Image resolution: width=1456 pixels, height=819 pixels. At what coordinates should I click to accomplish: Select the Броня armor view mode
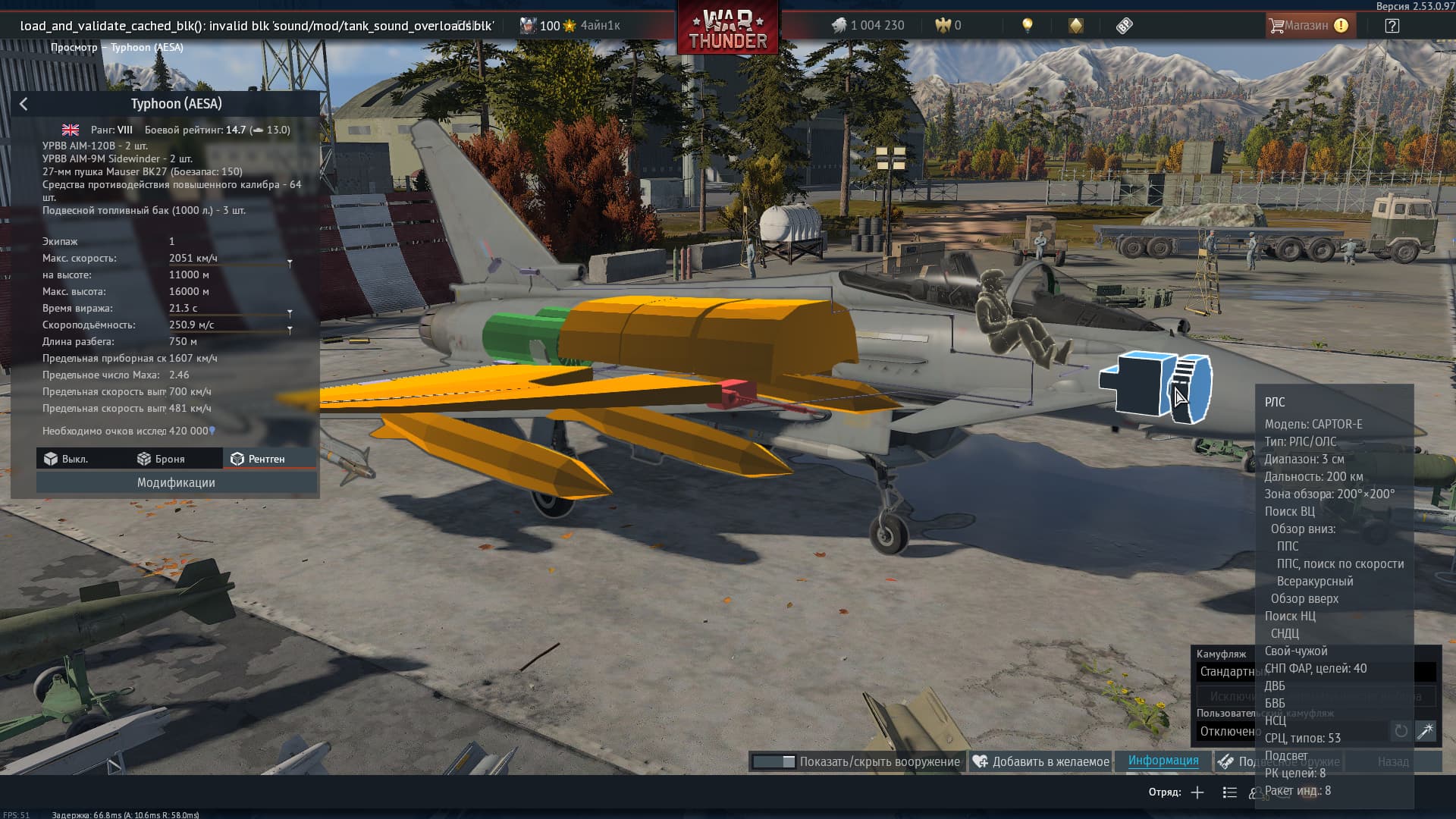(x=162, y=459)
